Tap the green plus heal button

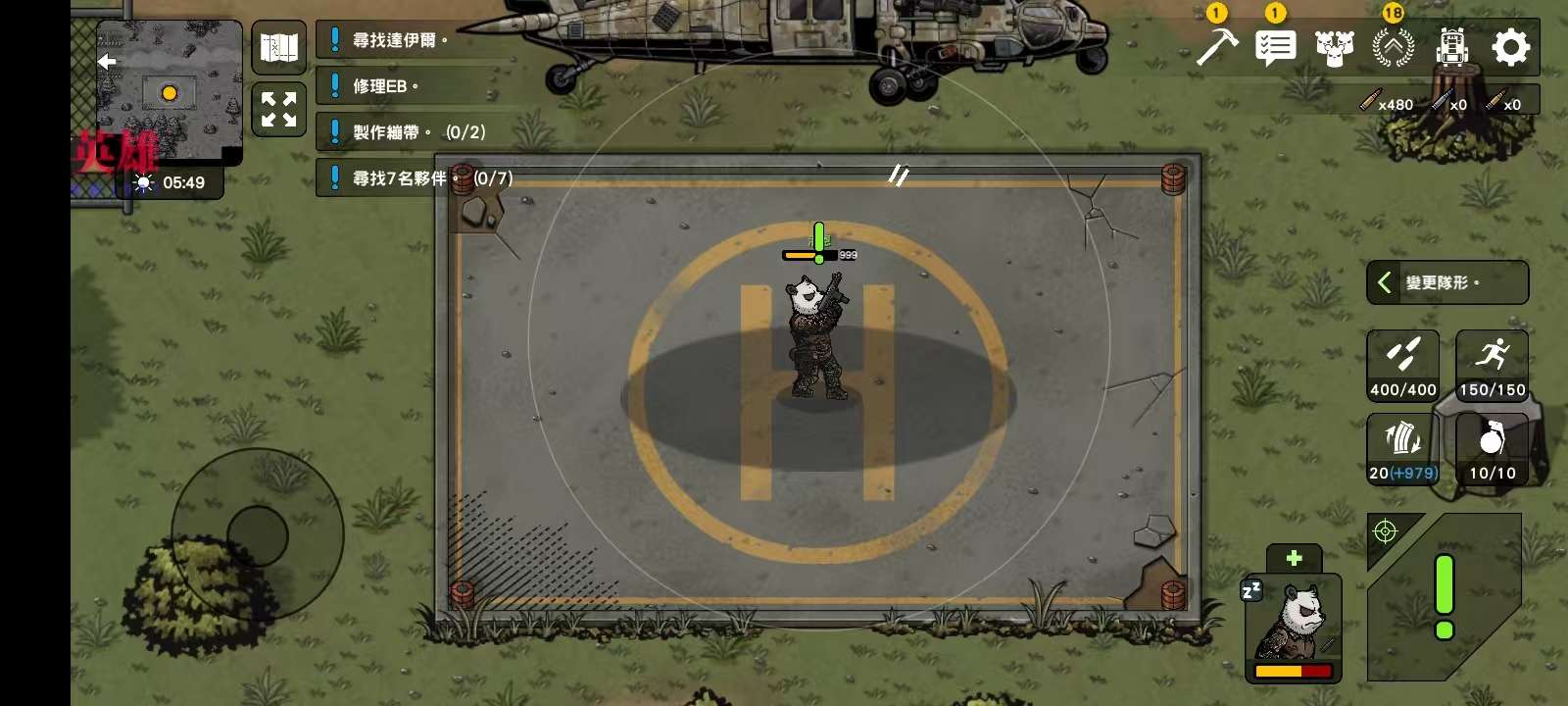click(1294, 558)
